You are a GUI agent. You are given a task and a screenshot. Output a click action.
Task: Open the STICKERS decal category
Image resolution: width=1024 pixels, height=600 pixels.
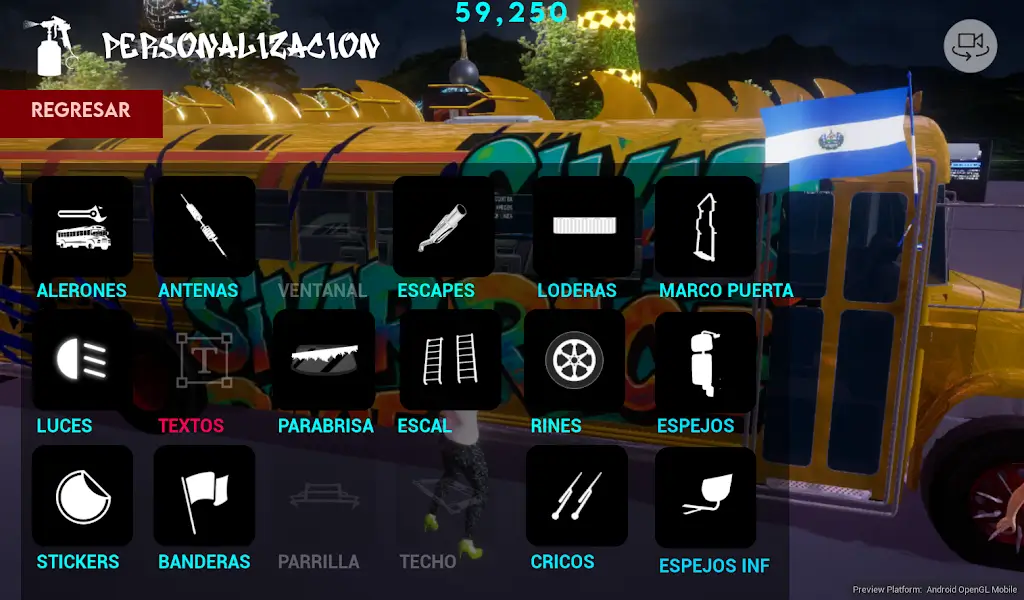pyautogui.click(x=82, y=496)
